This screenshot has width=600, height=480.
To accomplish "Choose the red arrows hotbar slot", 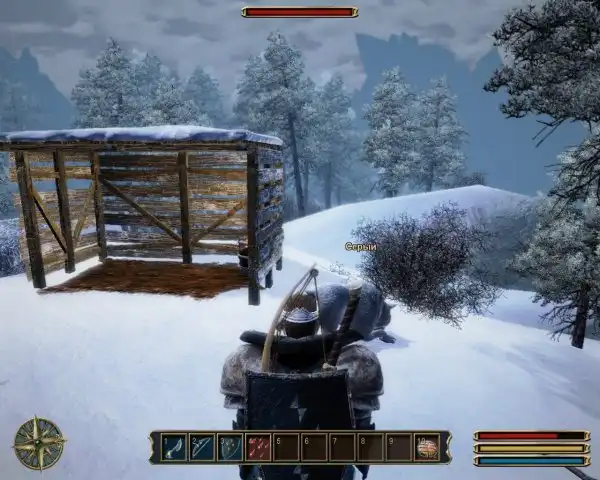I will [x=258, y=447].
